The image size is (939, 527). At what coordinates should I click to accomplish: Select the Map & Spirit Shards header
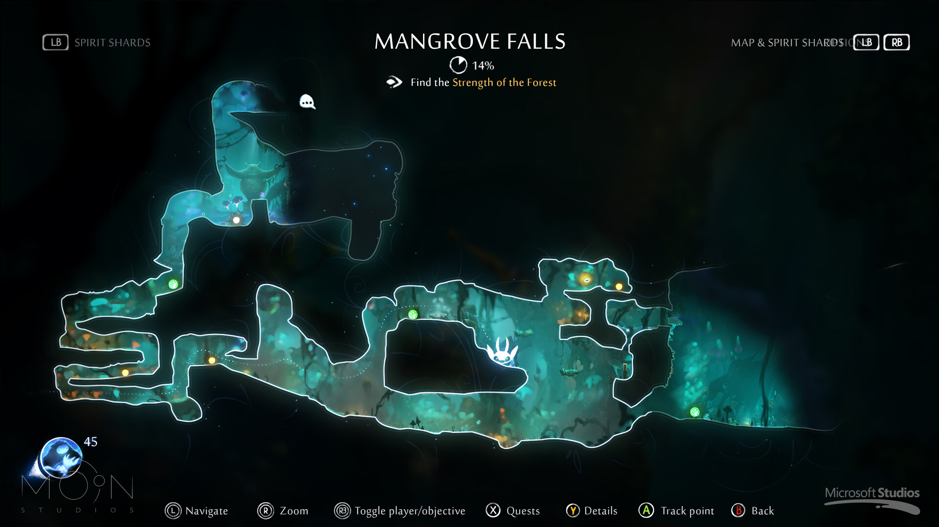(787, 43)
